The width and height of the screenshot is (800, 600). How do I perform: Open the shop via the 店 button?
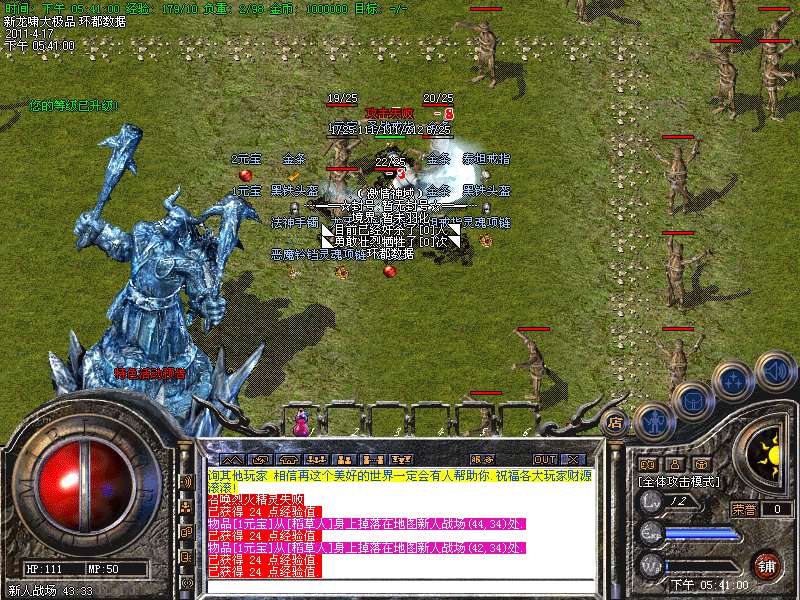pos(615,422)
